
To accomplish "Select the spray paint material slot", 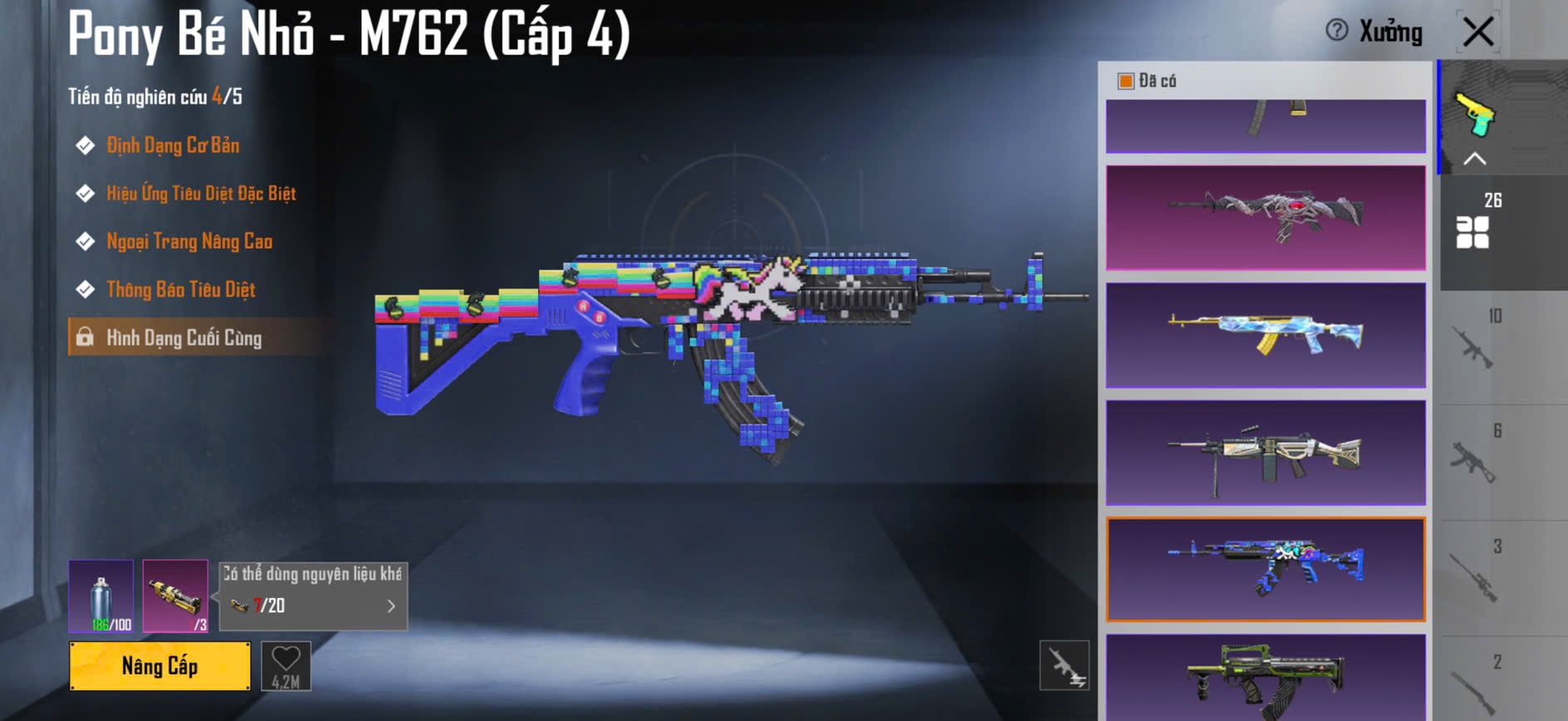I will (x=100, y=596).
